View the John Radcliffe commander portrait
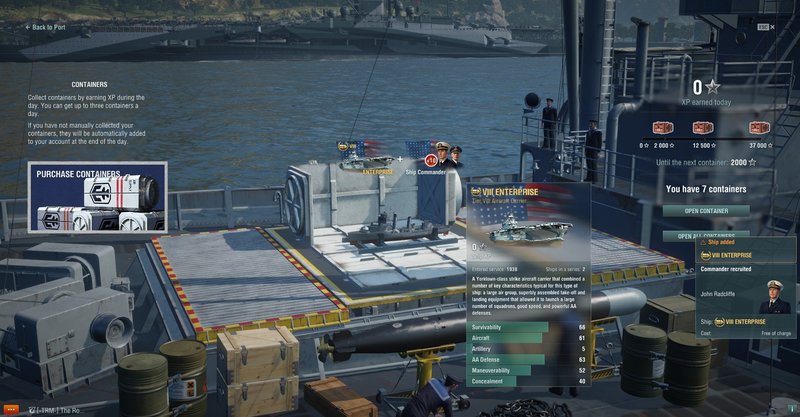The height and width of the screenshot is (417, 800). [775, 297]
